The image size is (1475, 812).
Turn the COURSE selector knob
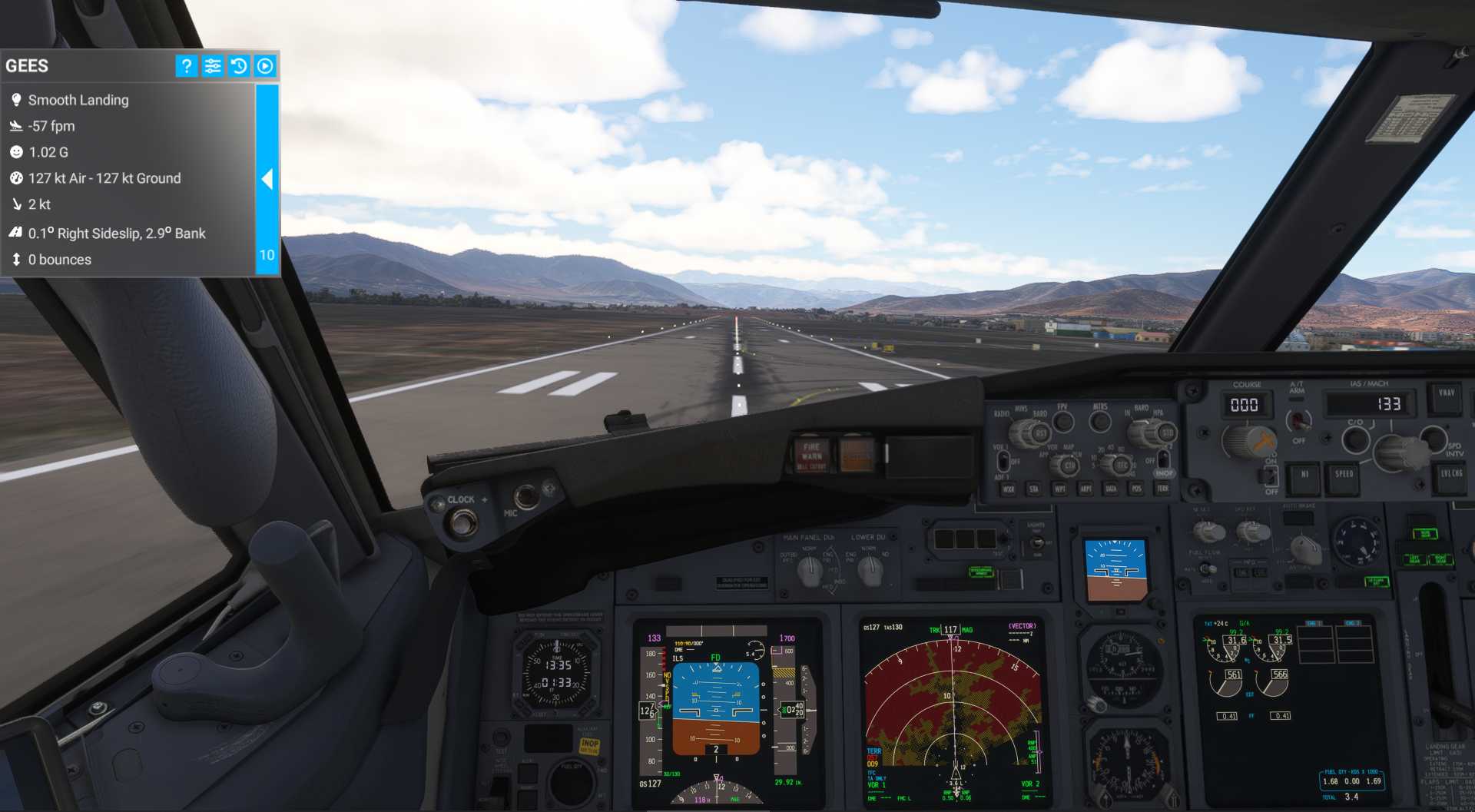point(1250,443)
